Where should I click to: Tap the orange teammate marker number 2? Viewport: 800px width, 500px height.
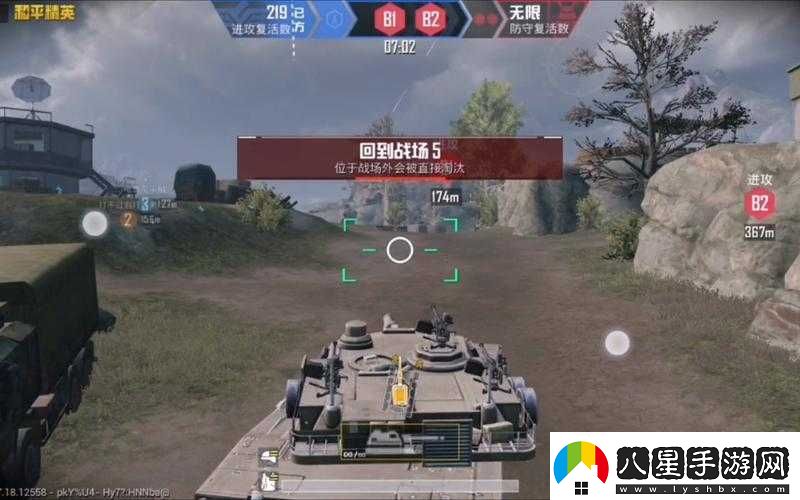[128, 220]
